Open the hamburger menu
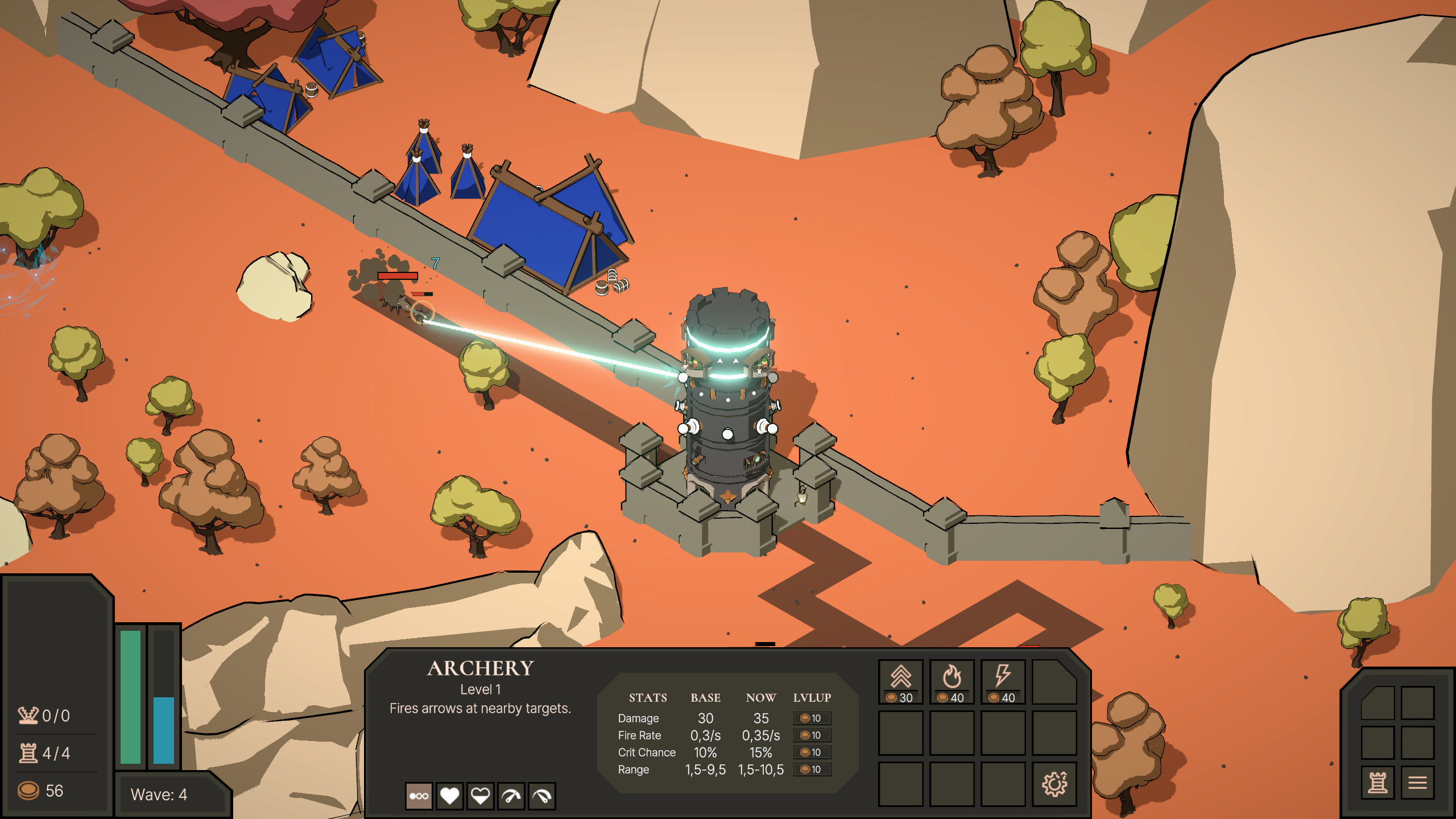The image size is (1456, 819). 1417,783
